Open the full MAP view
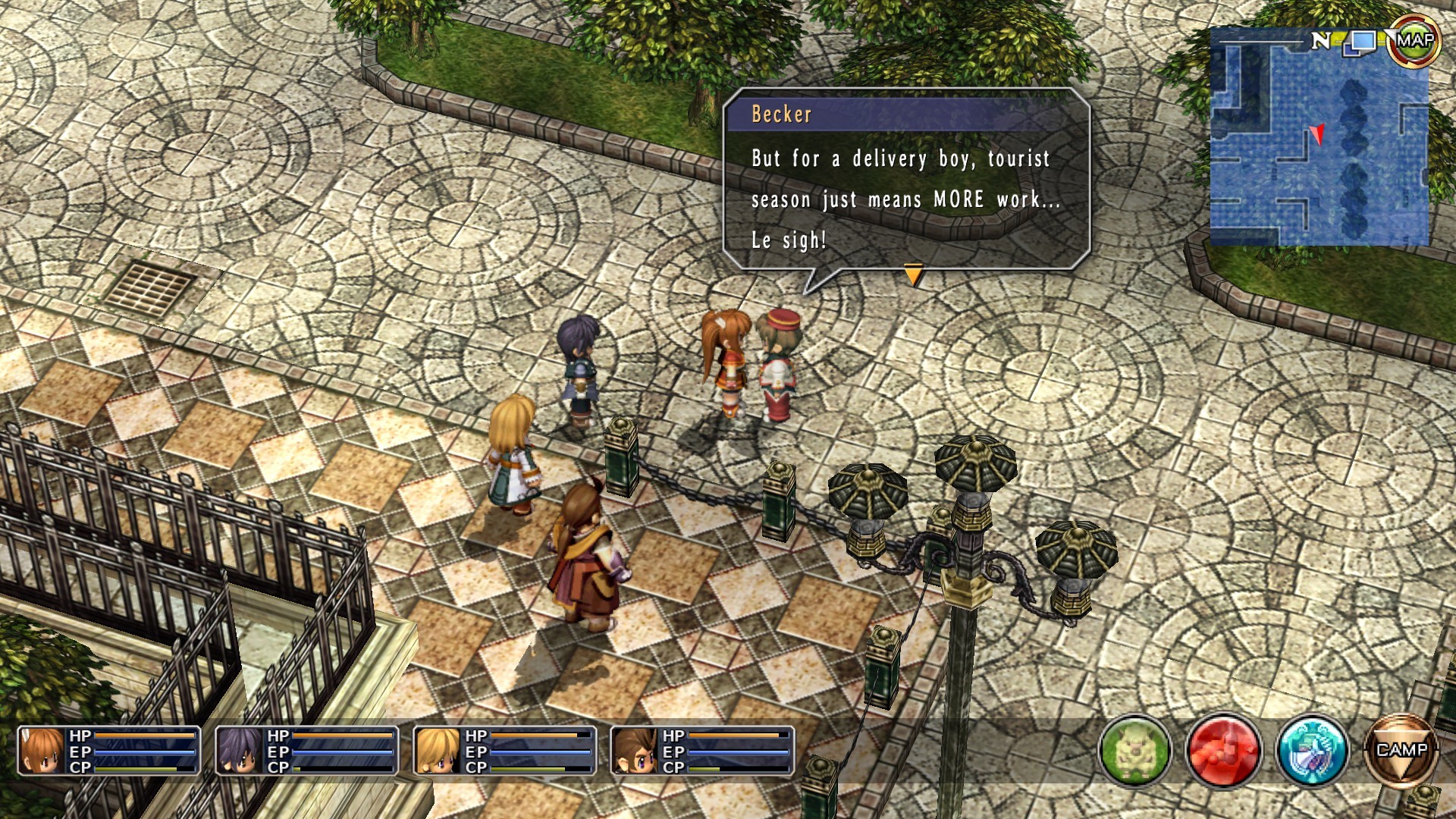Viewport: 1456px width, 819px height. tap(1414, 41)
